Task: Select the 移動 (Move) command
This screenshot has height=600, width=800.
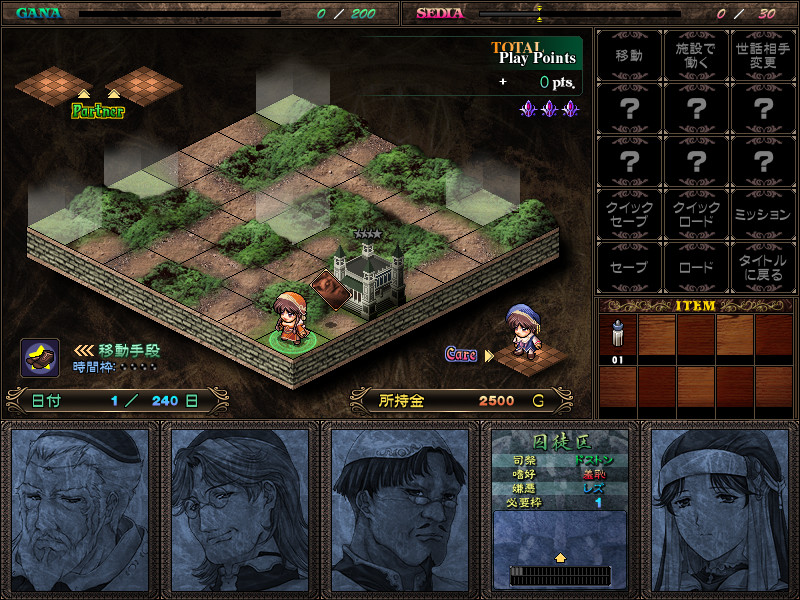Action: pos(629,55)
